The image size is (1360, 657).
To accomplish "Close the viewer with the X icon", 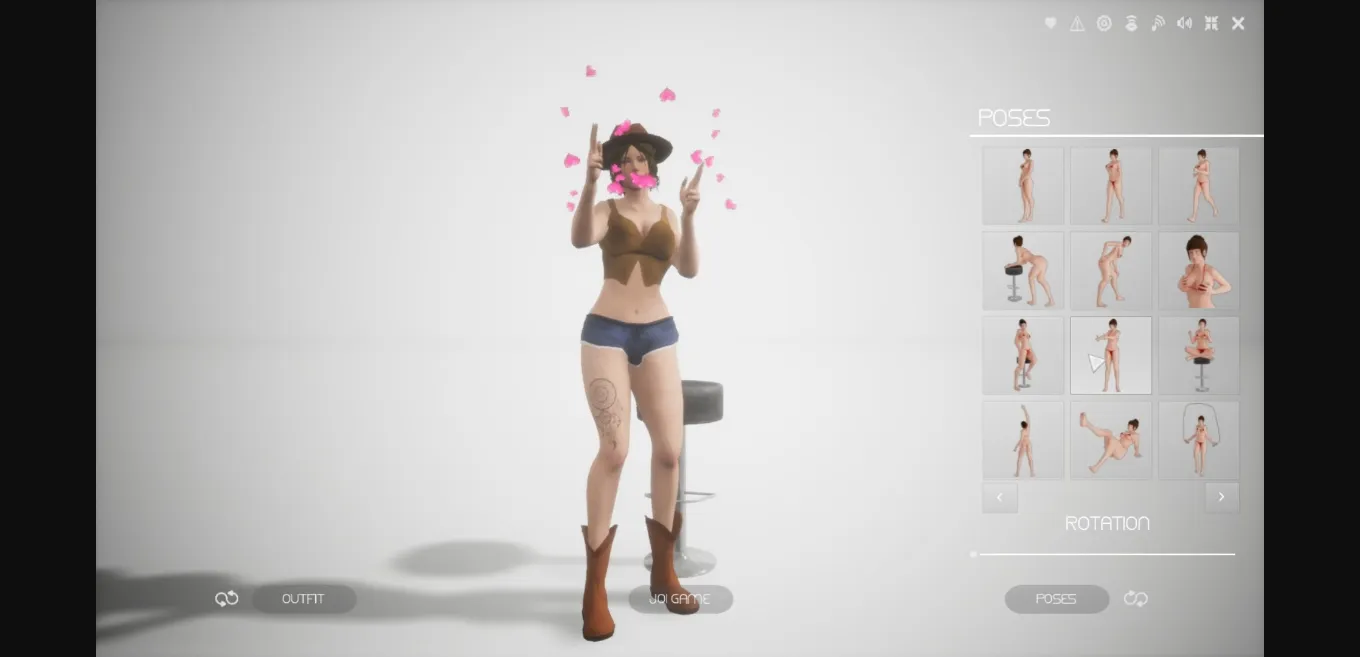I will point(1238,24).
